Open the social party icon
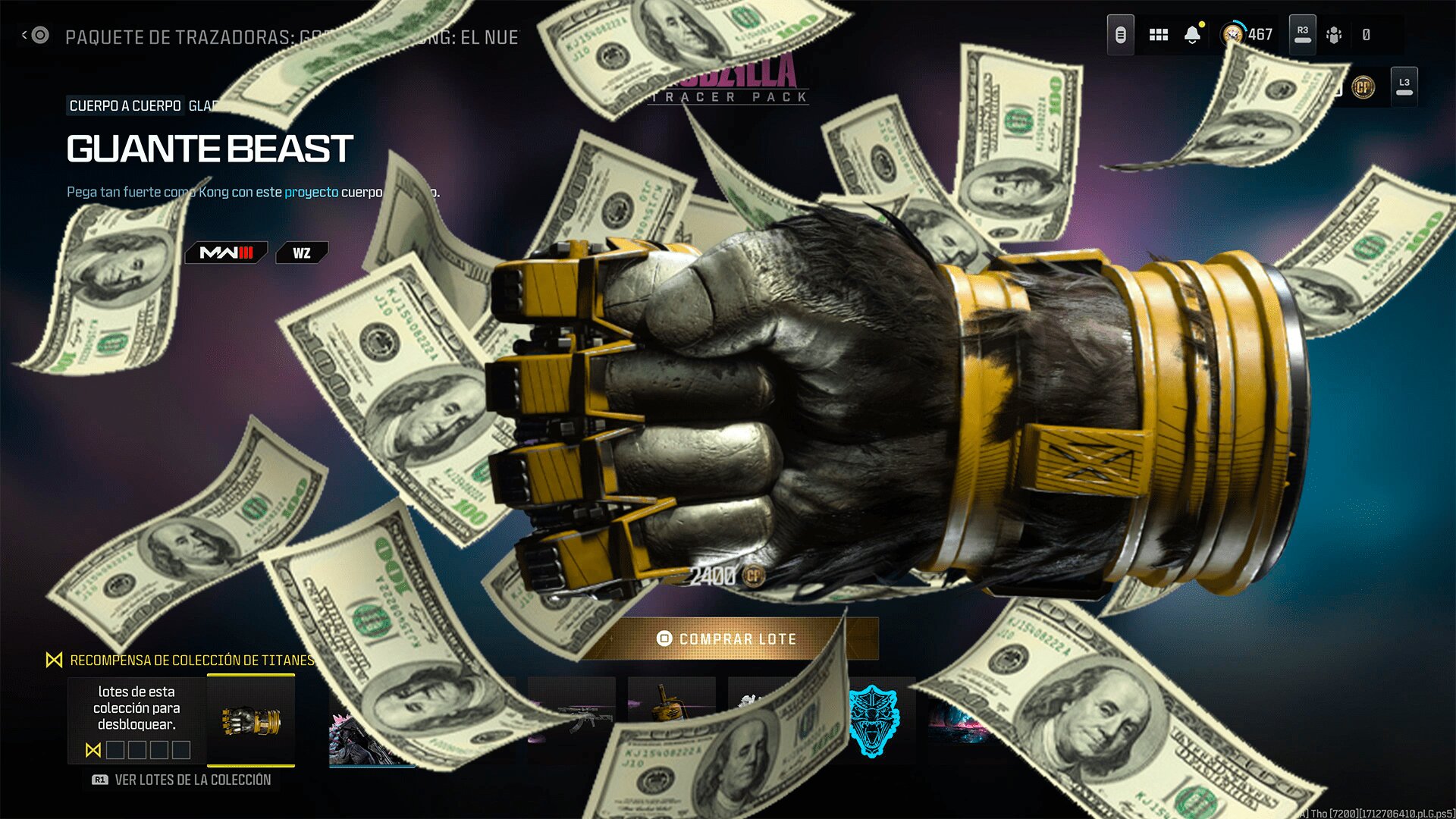The height and width of the screenshot is (819, 1456). [1334, 35]
